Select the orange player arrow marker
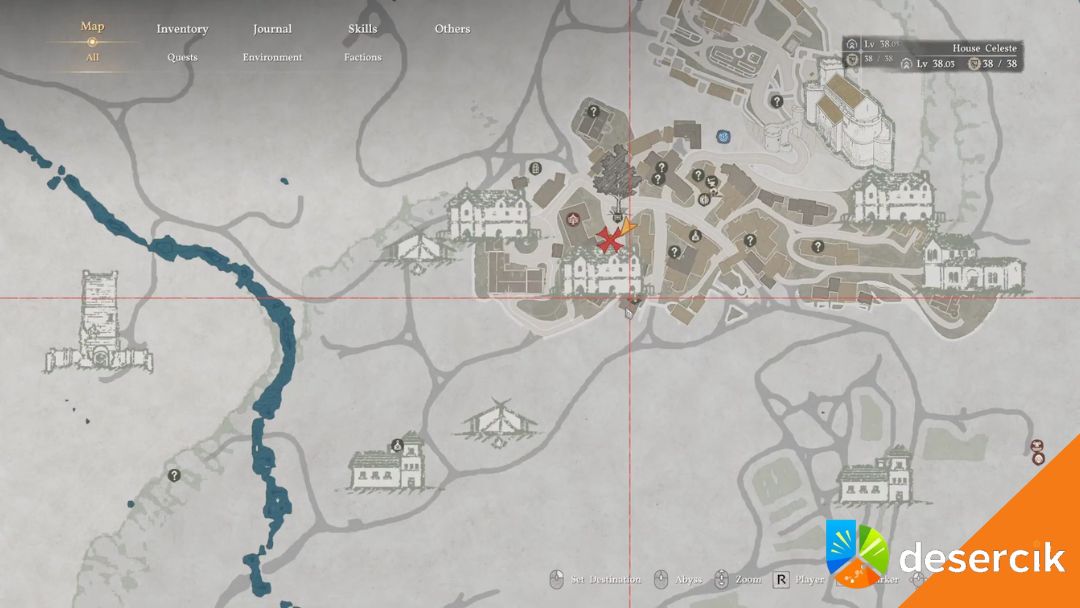 coord(628,230)
